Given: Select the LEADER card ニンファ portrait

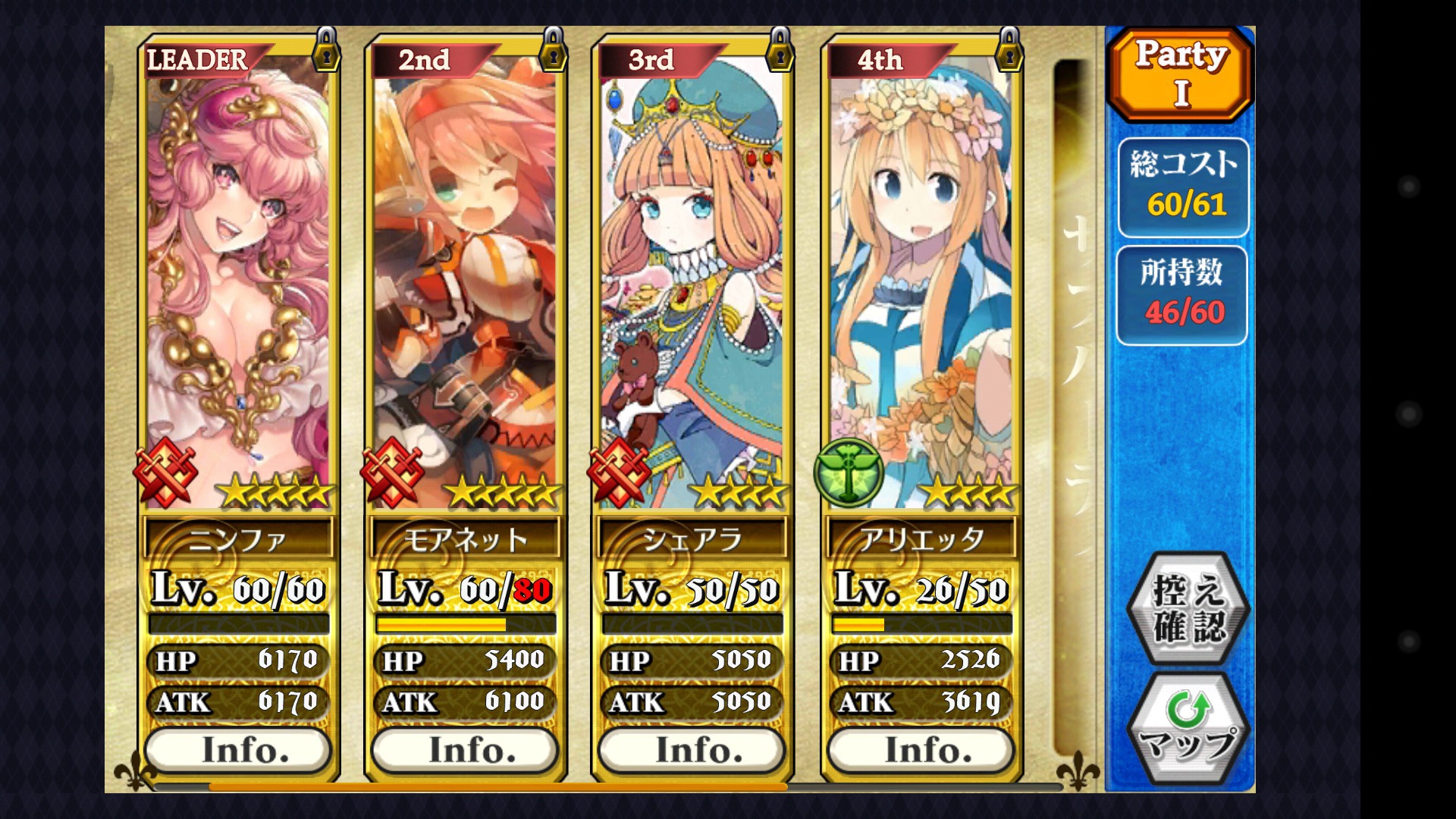Looking at the screenshot, I should coord(238,281).
